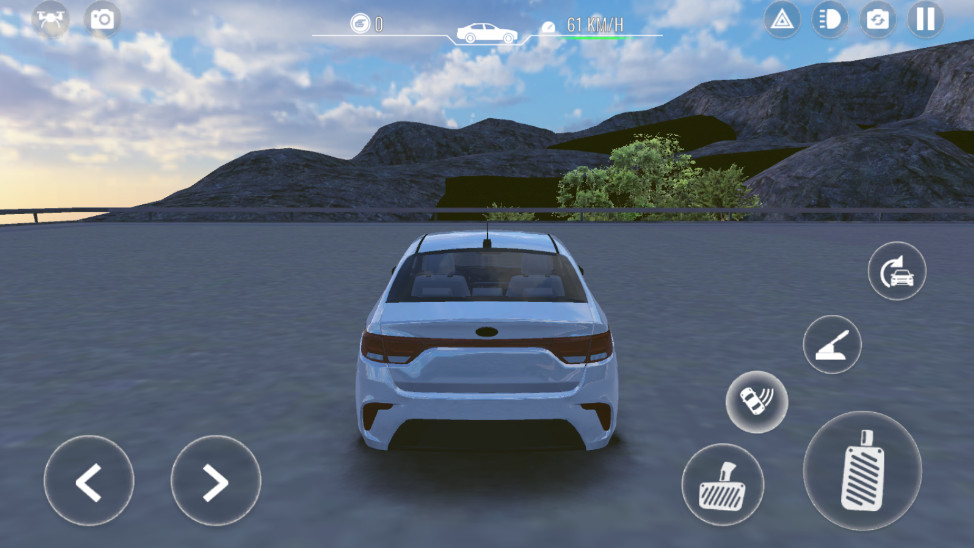This screenshot has height=548, width=974.
Task: Toggle the drift mode car icon
Action: (756, 402)
